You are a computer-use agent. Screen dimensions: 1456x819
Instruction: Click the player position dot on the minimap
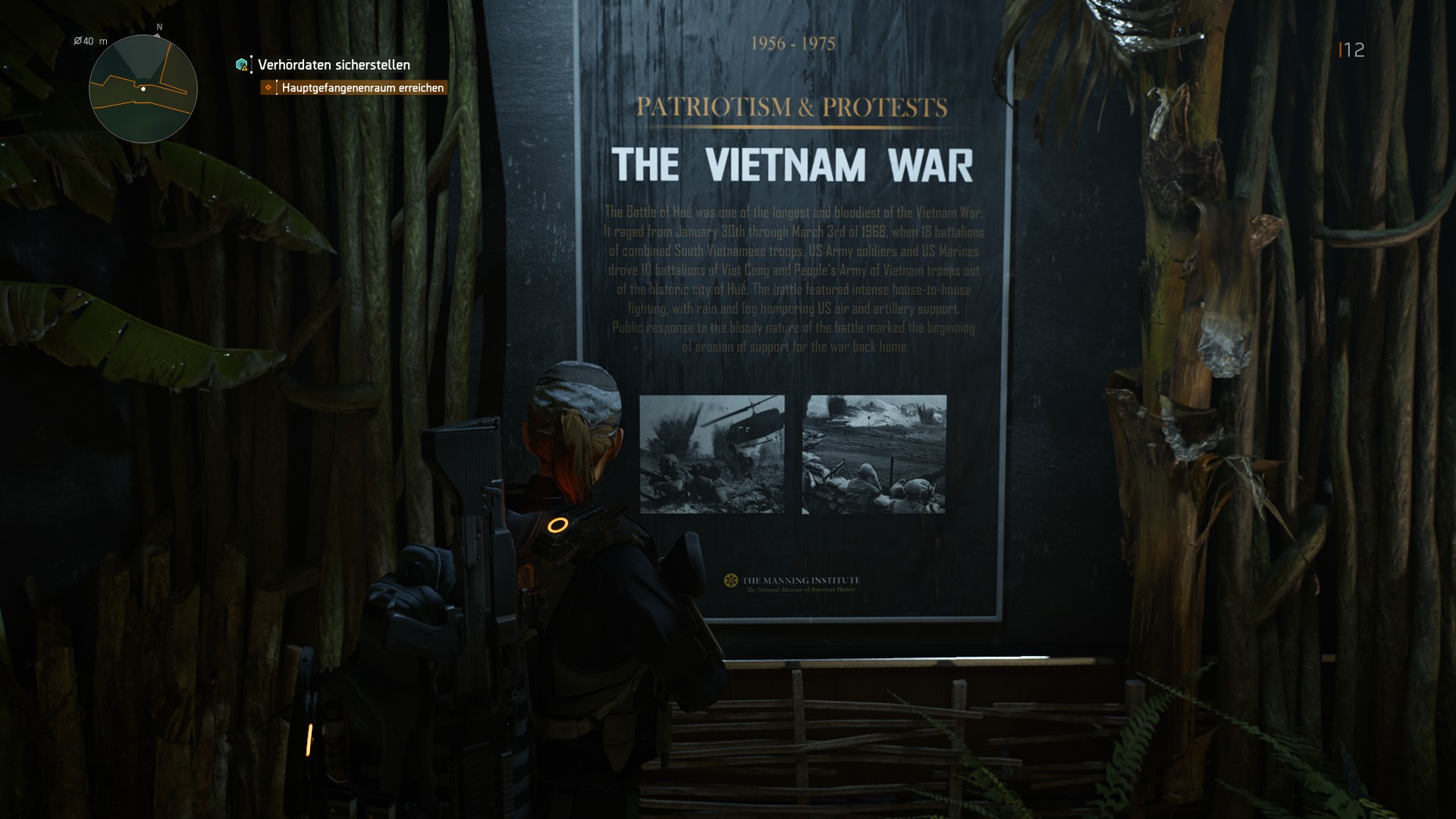[143, 89]
